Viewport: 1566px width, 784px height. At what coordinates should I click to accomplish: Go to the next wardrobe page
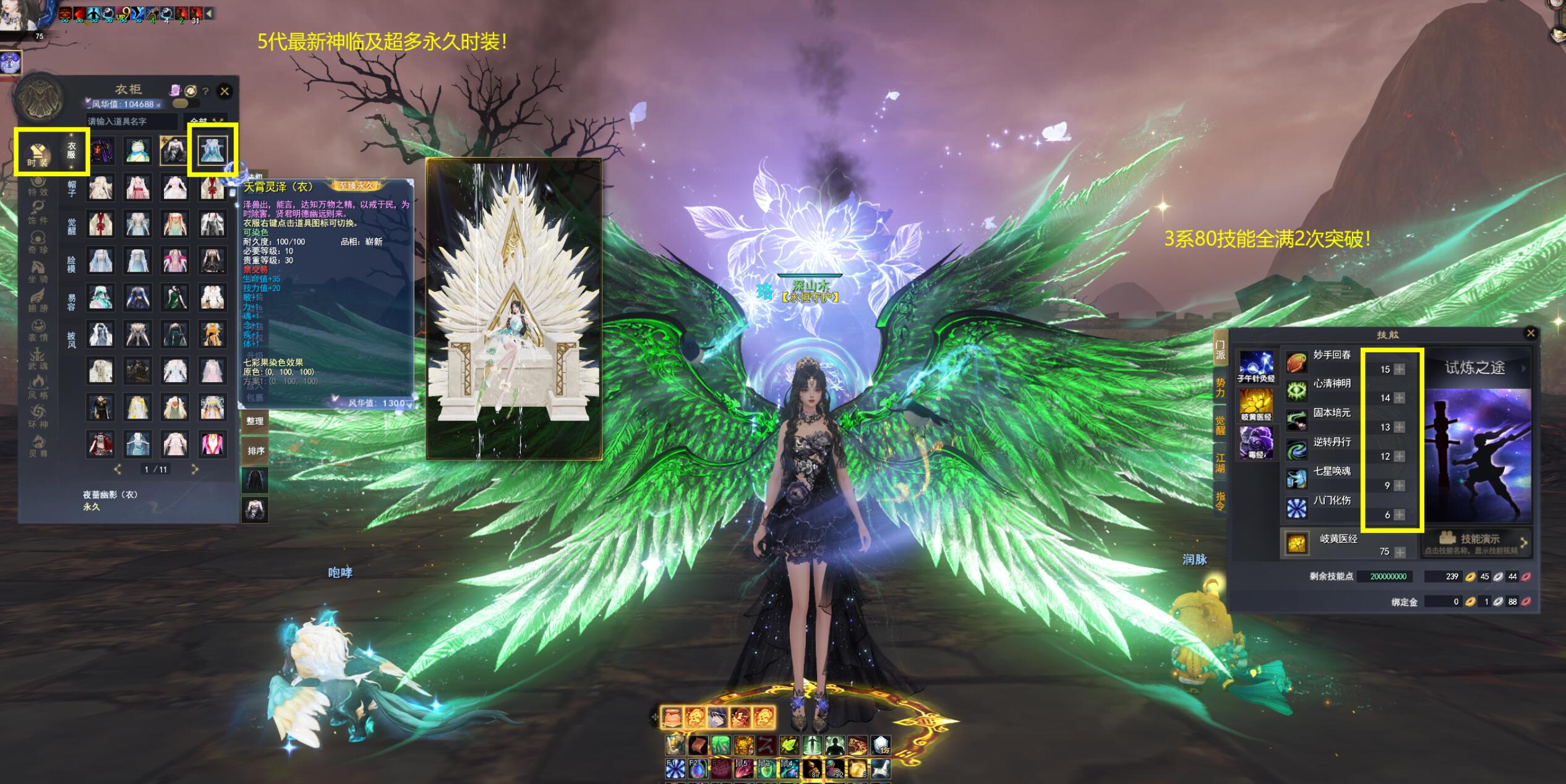click(x=195, y=469)
